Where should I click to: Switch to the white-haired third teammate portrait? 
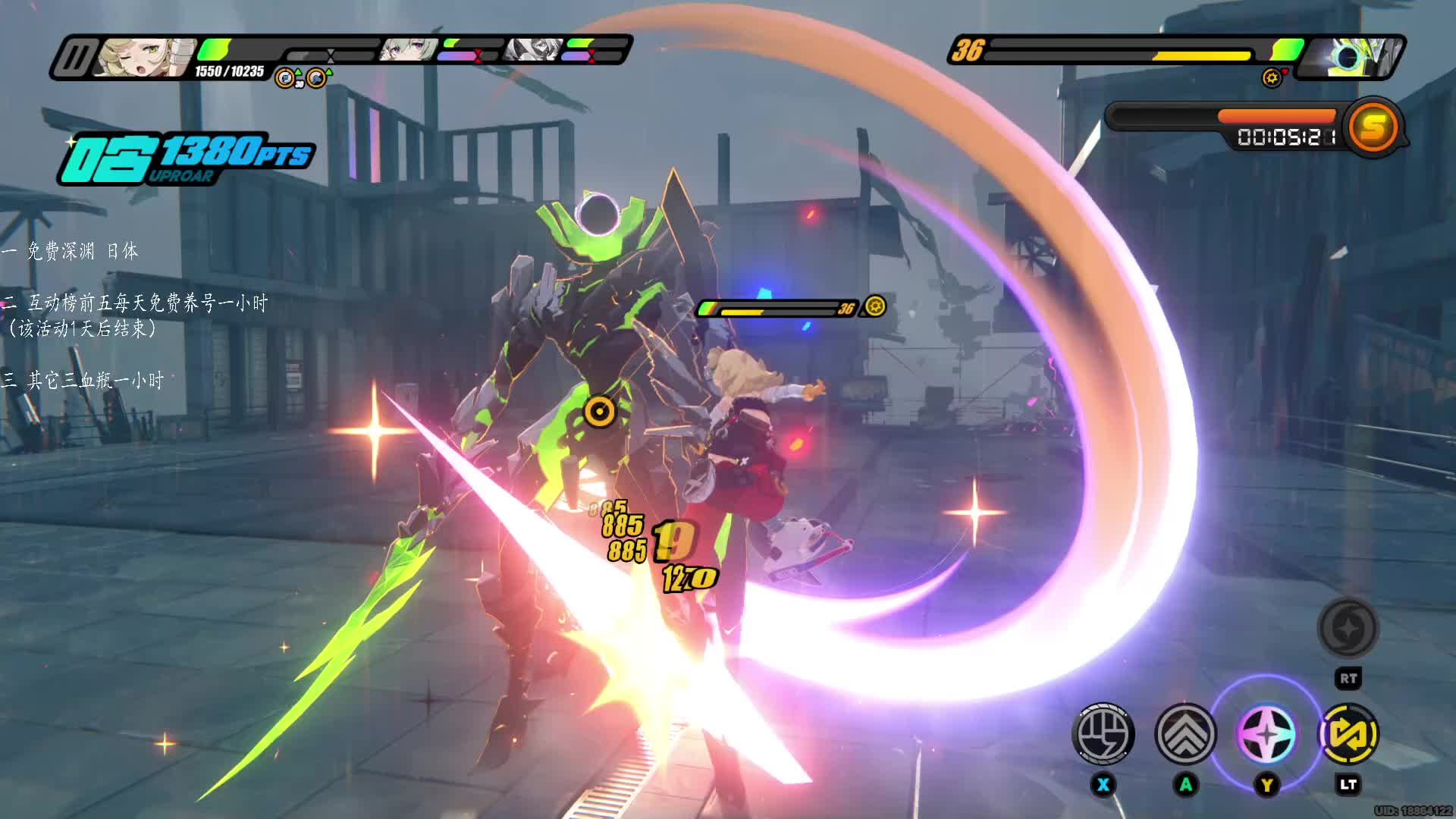click(x=535, y=50)
